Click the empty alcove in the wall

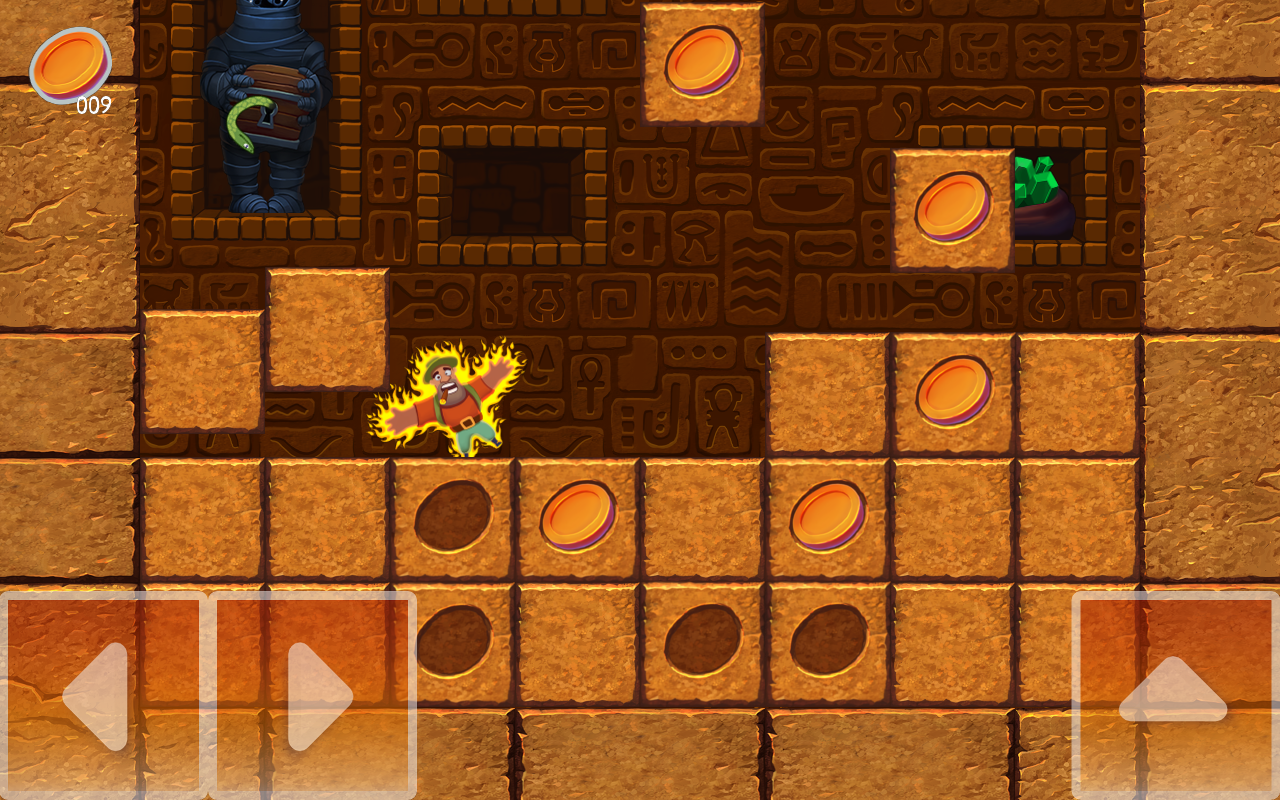(x=512, y=195)
